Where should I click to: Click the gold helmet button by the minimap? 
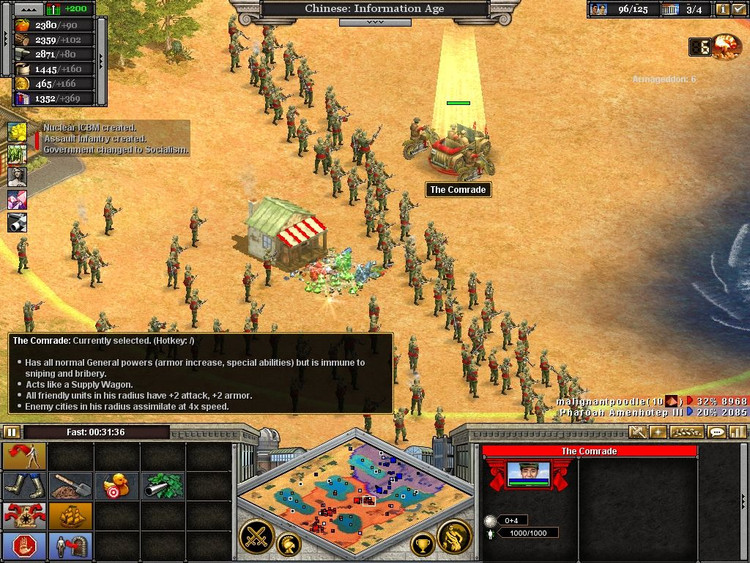[290, 545]
